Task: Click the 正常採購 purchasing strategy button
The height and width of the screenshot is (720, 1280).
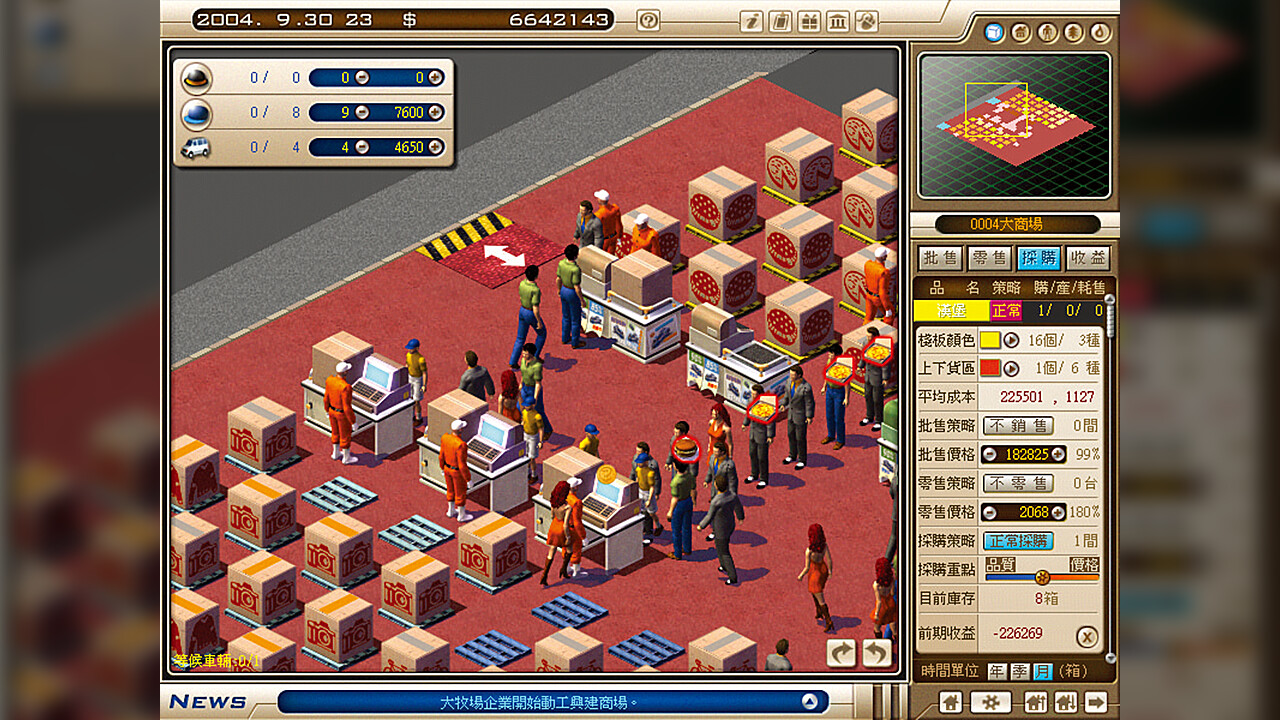Action: (1017, 540)
